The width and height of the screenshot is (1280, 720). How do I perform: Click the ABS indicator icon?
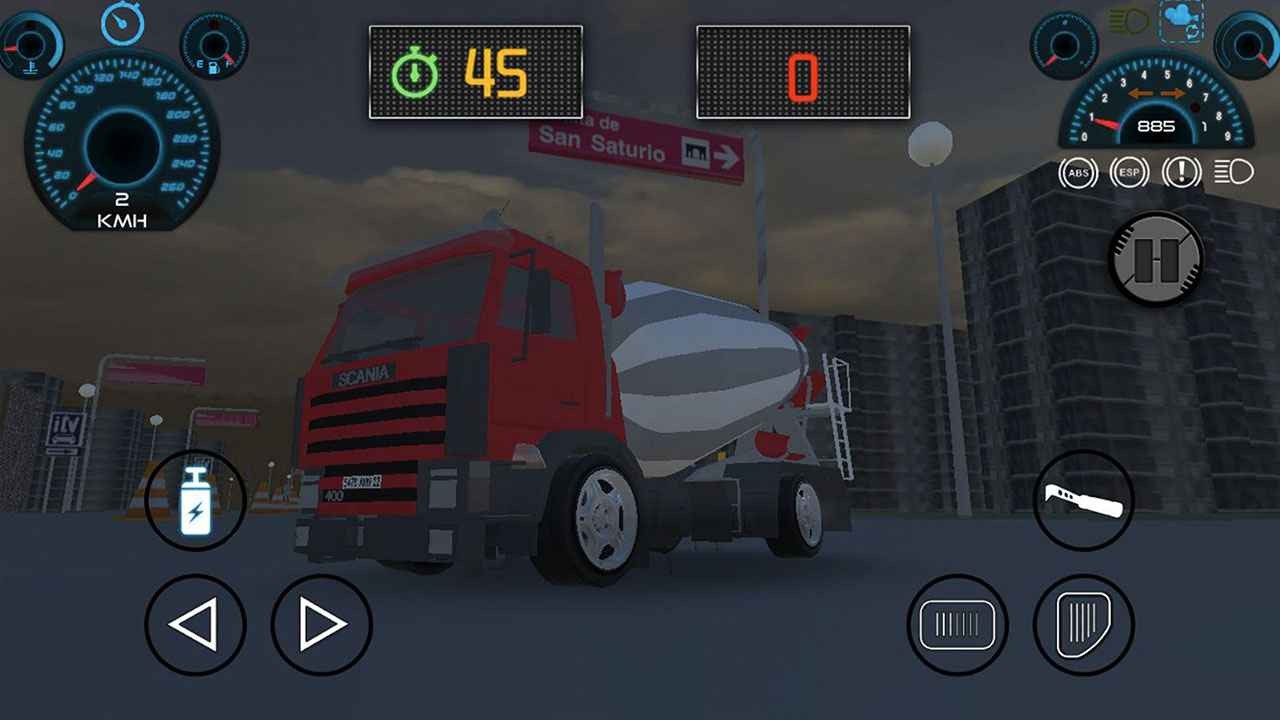1077,171
